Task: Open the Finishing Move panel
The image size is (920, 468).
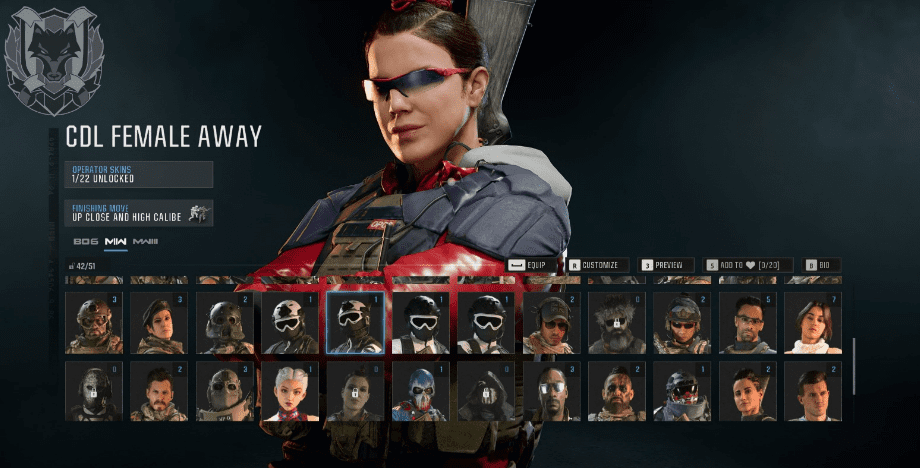Action: pyautogui.click(x=138, y=212)
